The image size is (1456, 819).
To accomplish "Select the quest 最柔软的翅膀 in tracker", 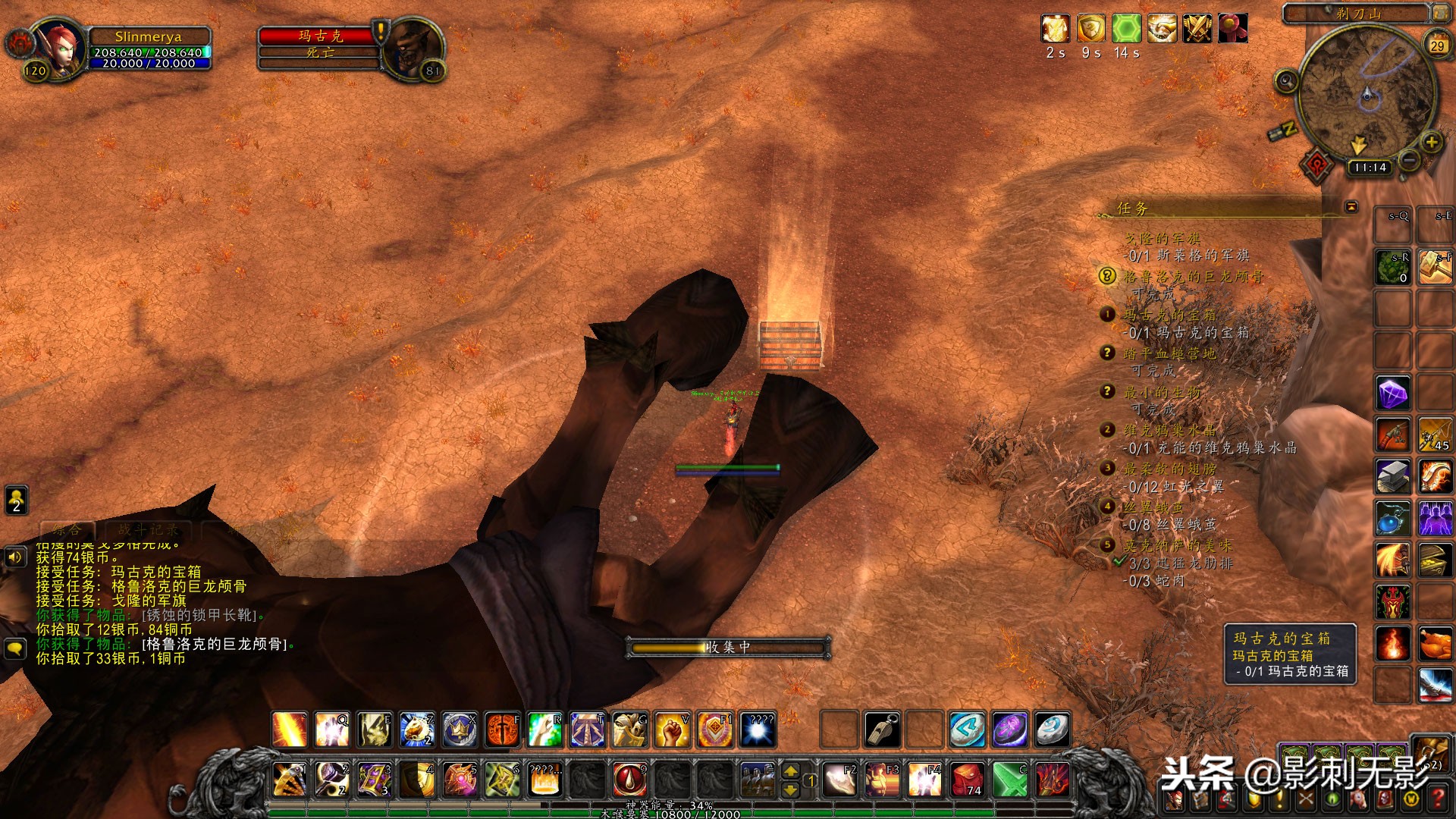I will [x=1169, y=469].
